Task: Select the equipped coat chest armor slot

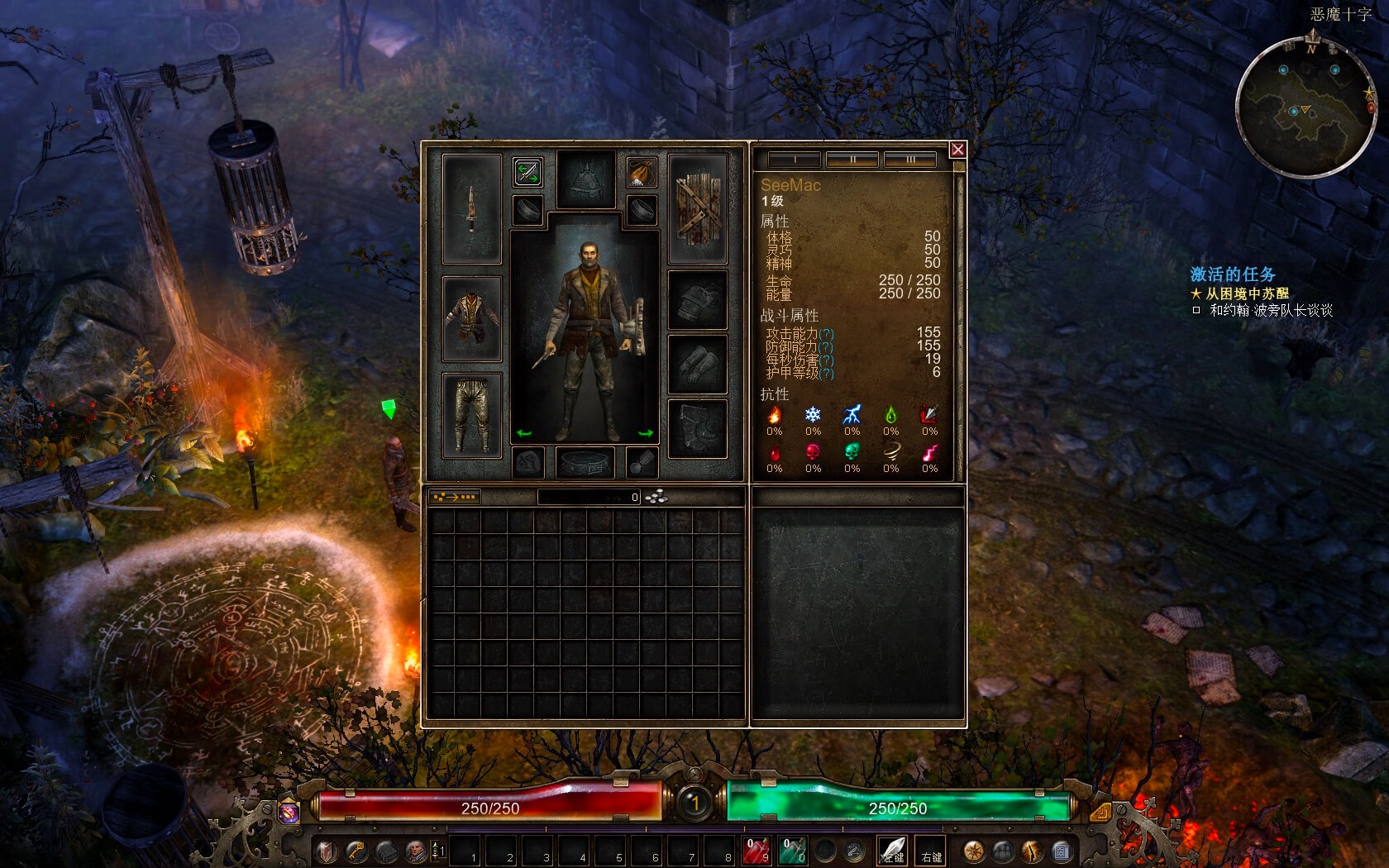Action: pos(471,318)
